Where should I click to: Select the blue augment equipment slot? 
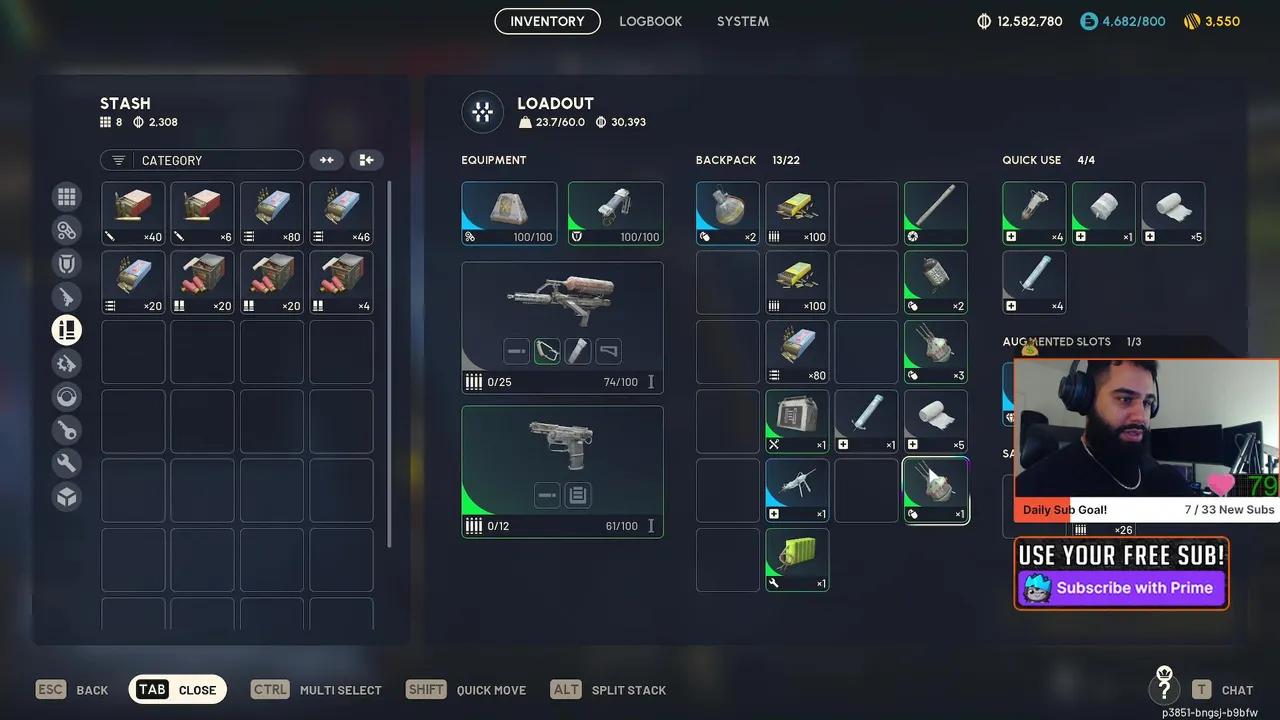click(509, 213)
